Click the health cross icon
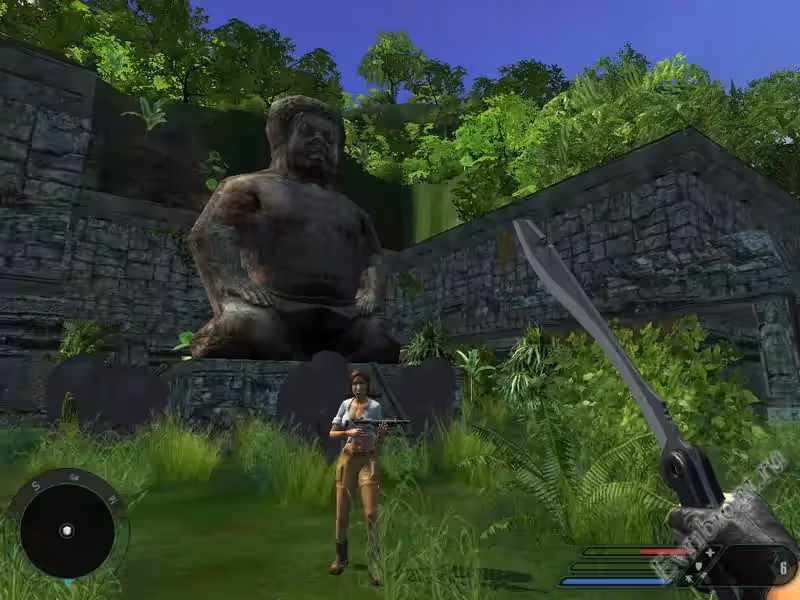The image size is (800, 600). 710,551
